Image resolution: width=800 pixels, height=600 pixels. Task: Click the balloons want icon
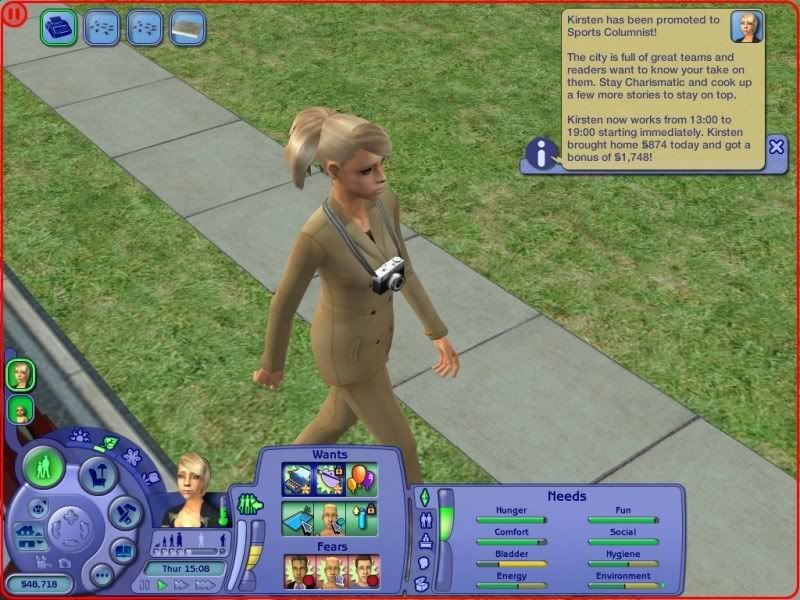pyautogui.click(x=362, y=479)
